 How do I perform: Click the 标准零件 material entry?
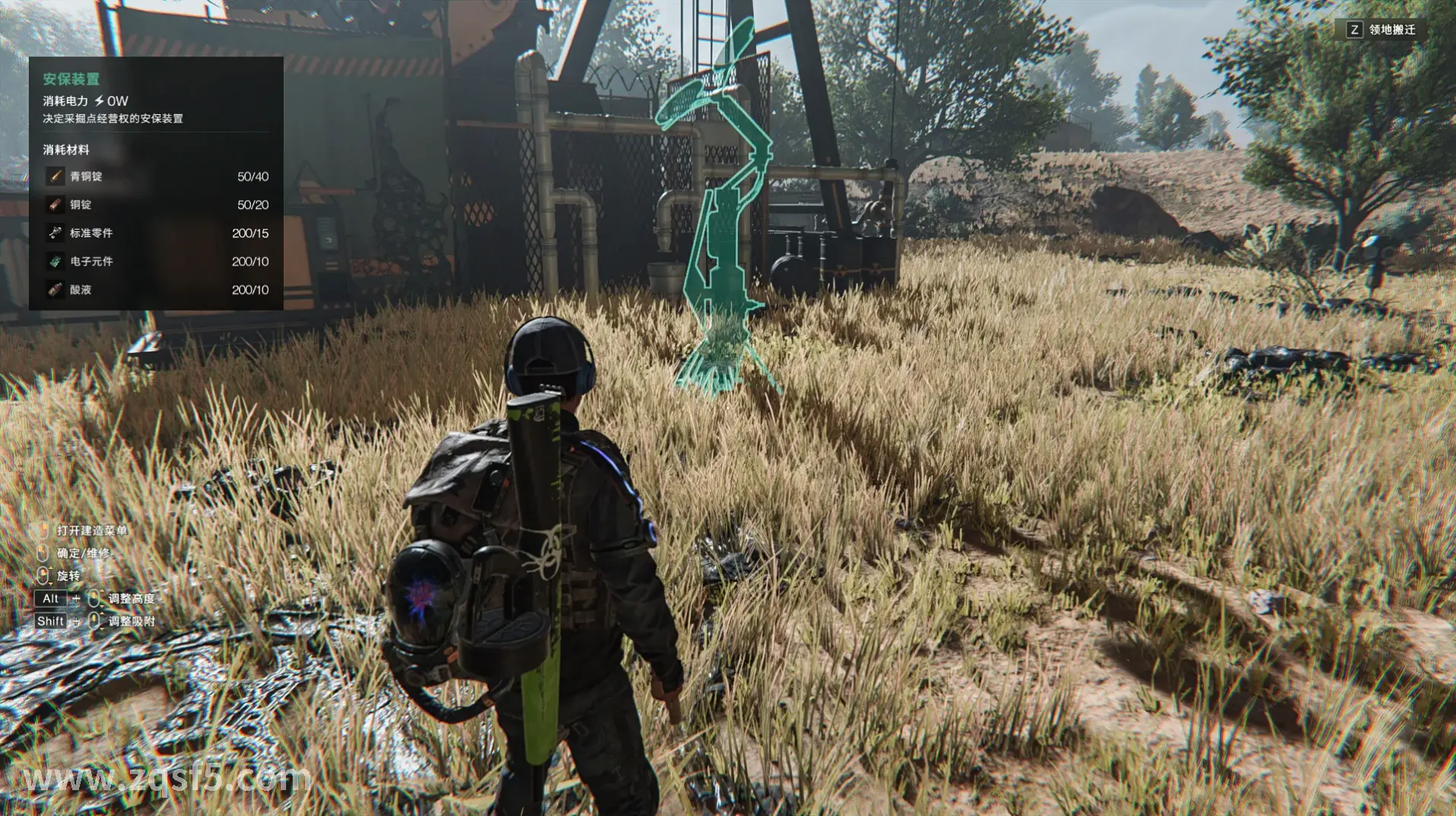pos(156,233)
